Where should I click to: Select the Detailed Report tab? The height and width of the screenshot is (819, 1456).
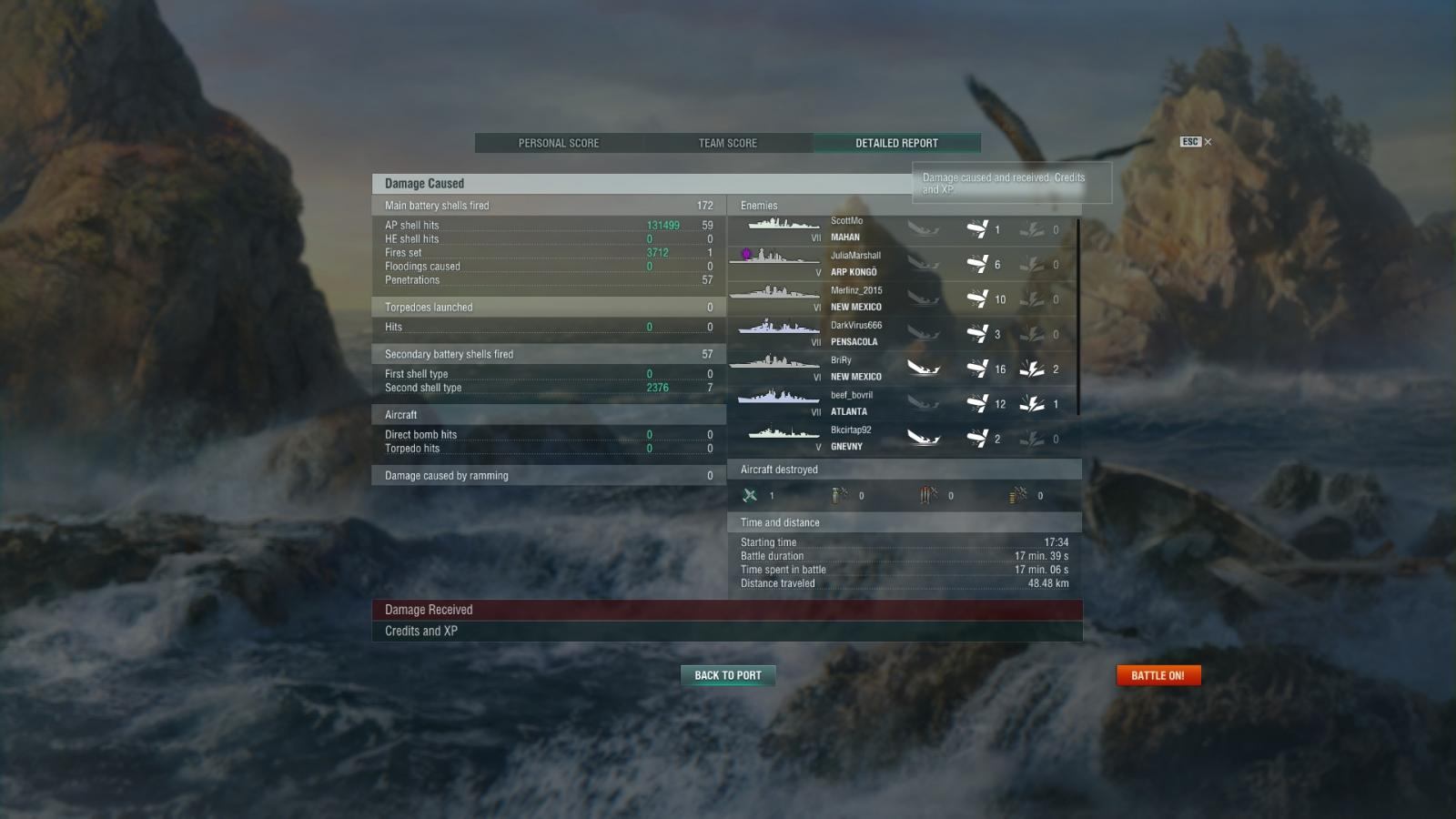tap(896, 143)
